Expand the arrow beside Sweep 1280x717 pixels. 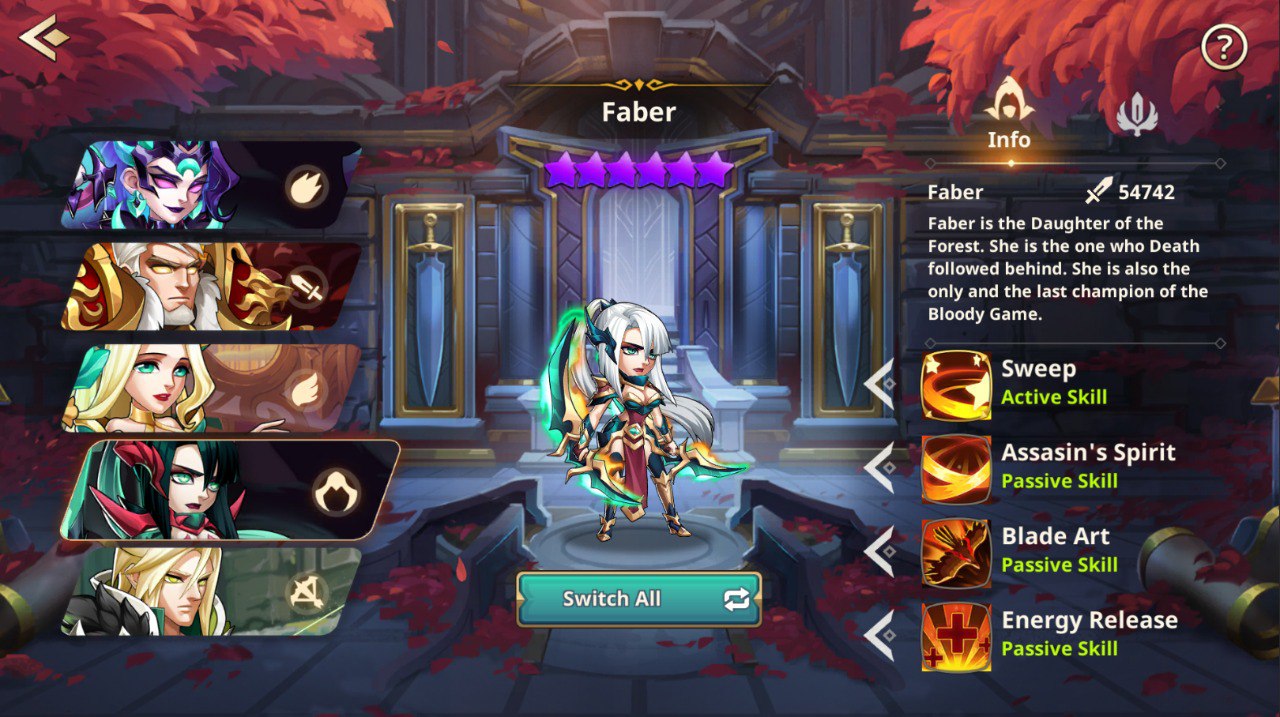pyautogui.click(x=880, y=384)
